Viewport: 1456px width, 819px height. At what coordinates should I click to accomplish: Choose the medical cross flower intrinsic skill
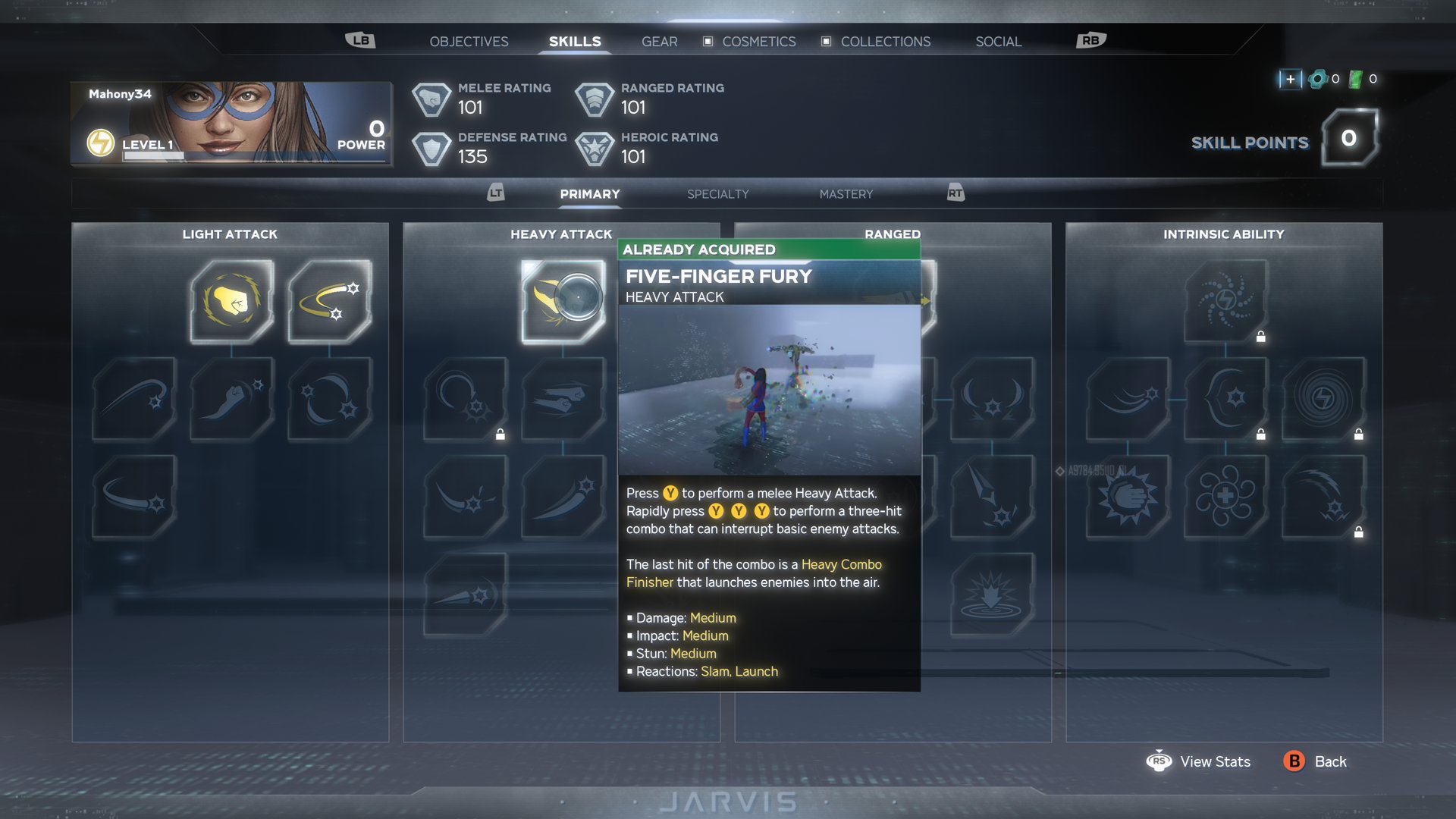(x=1225, y=497)
